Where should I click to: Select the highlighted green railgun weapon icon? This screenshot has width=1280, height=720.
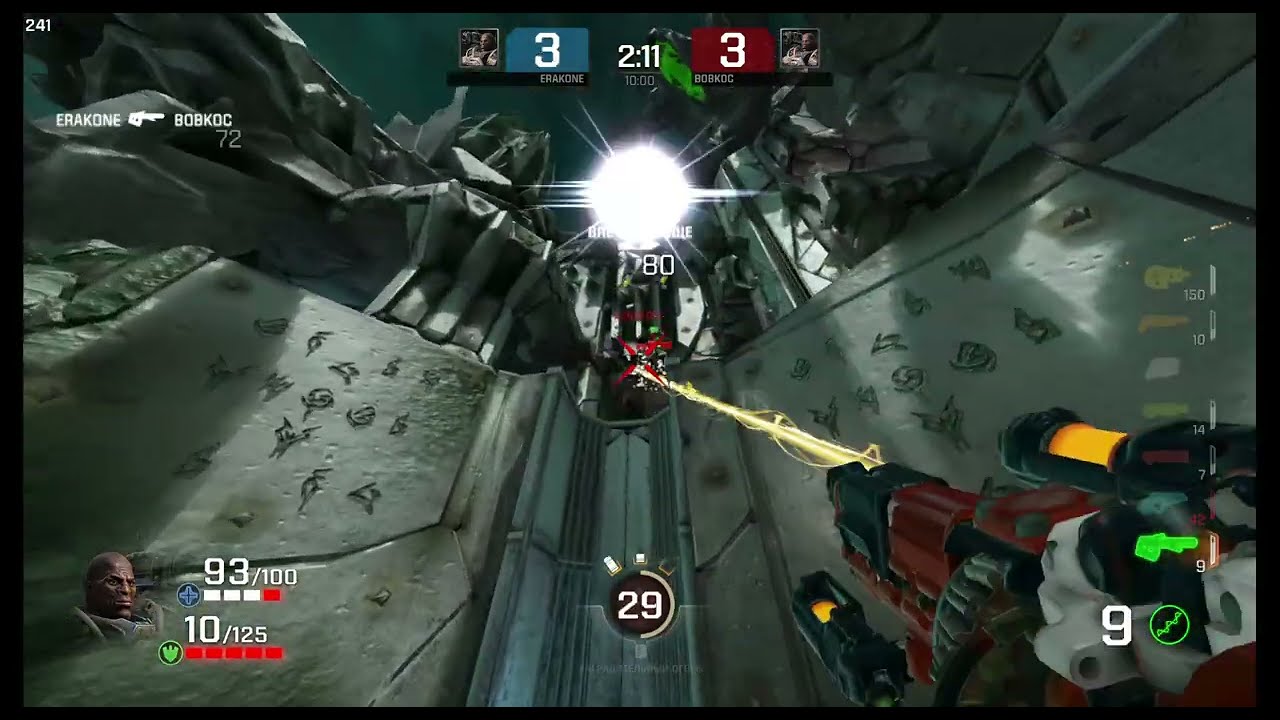pyautogui.click(x=1167, y=546)
